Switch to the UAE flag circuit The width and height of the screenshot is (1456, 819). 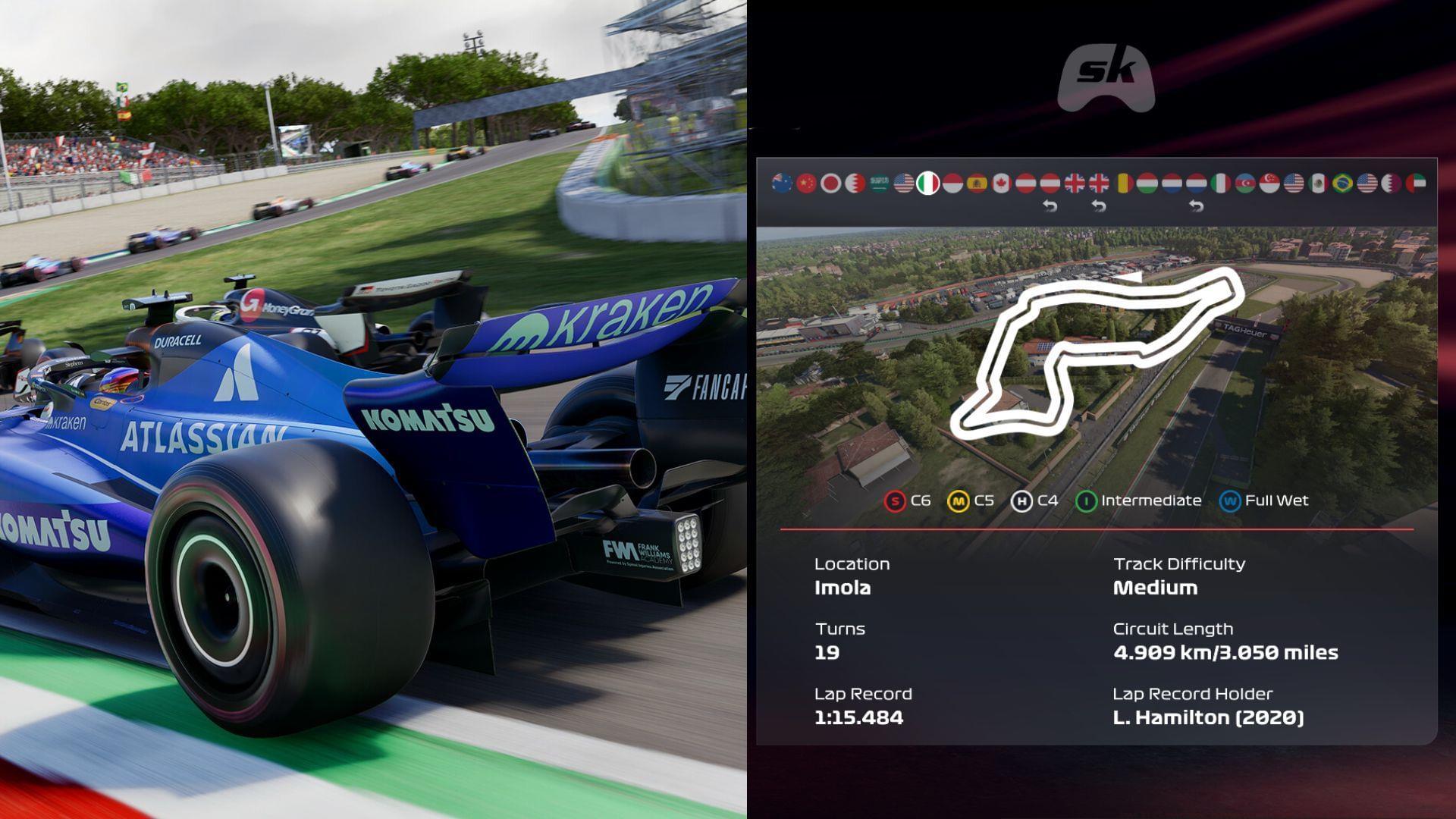tap(1416, 183)
